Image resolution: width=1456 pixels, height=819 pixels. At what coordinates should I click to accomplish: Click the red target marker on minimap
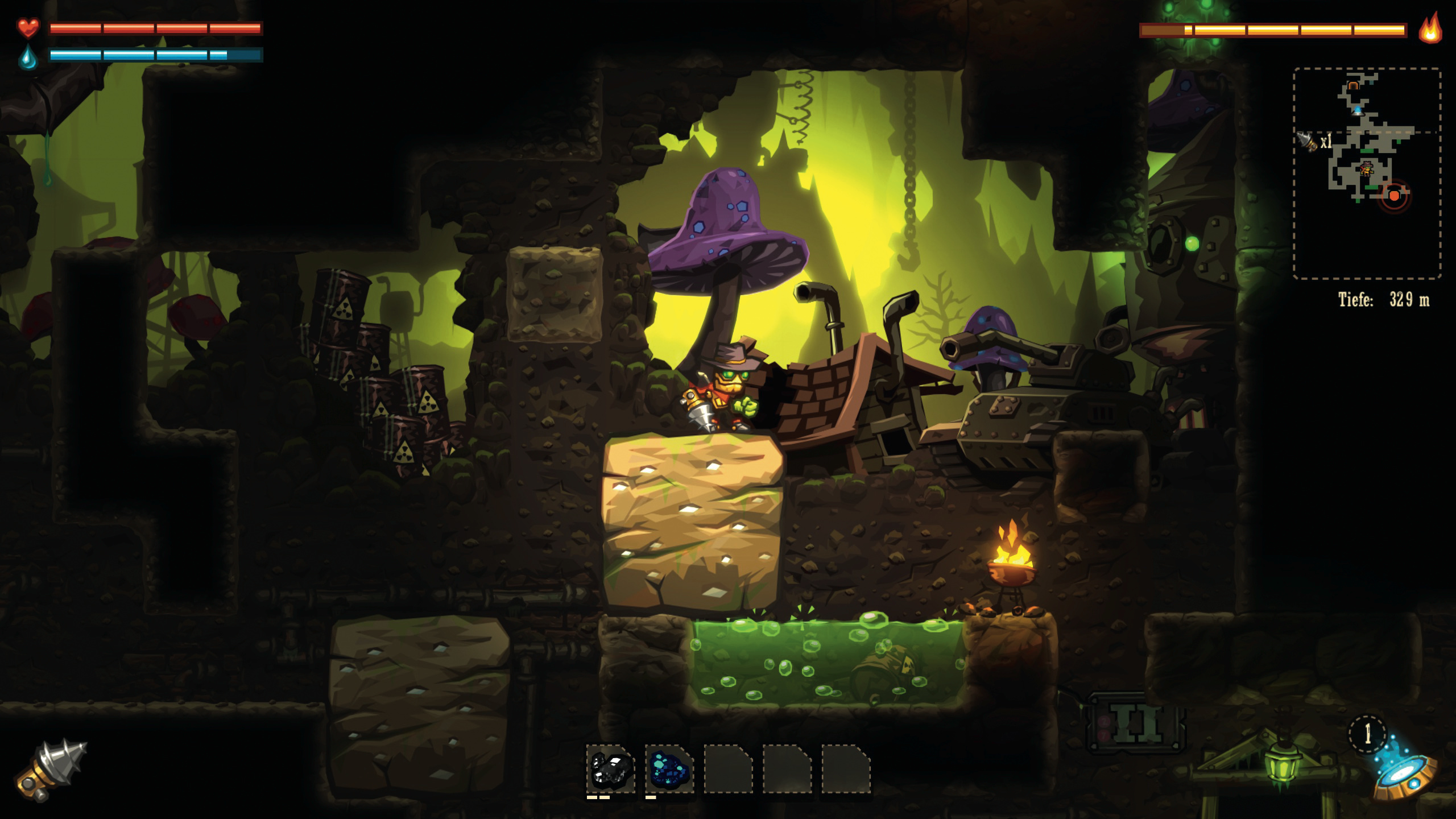(1394, 196)
